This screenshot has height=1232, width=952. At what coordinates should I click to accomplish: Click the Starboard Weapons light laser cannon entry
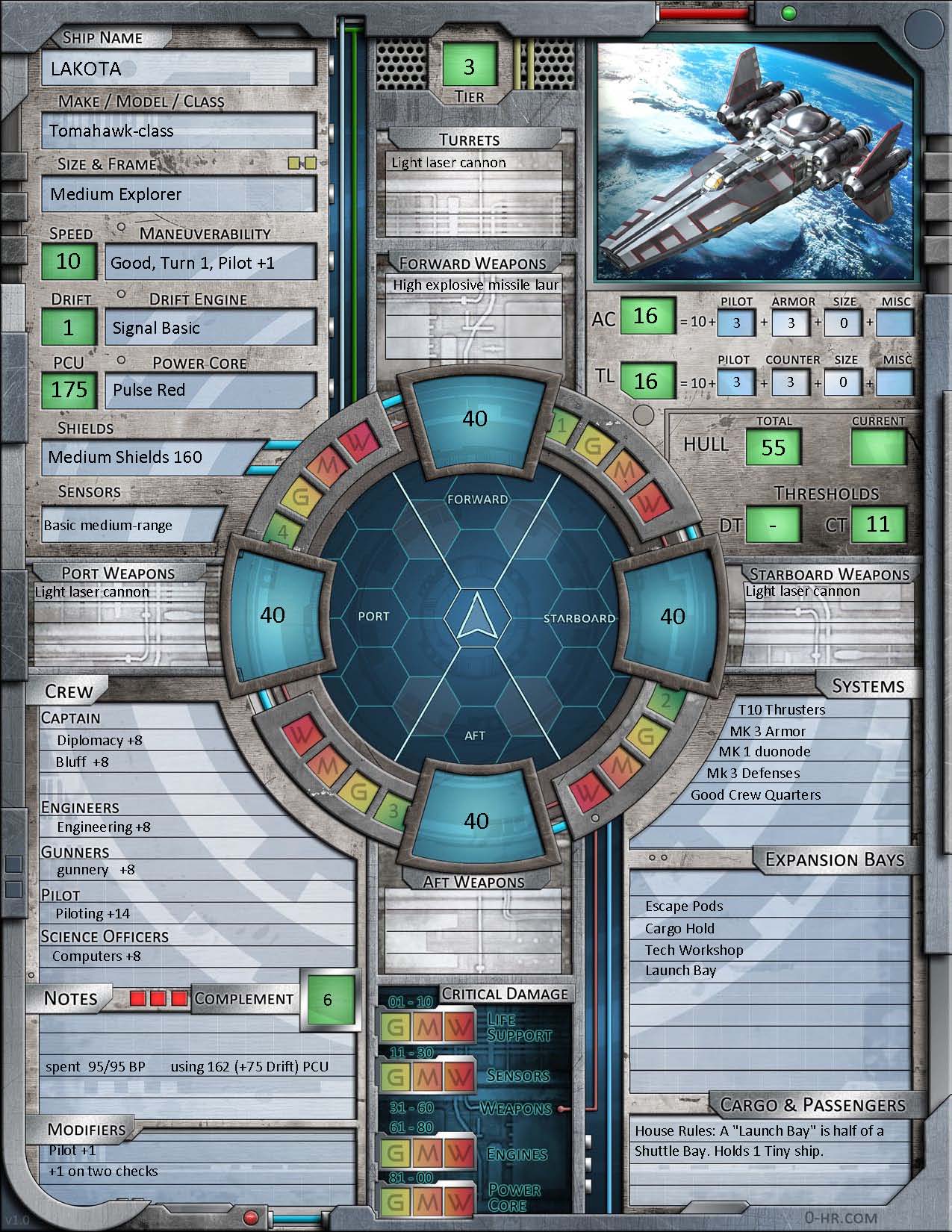(827, 591)
